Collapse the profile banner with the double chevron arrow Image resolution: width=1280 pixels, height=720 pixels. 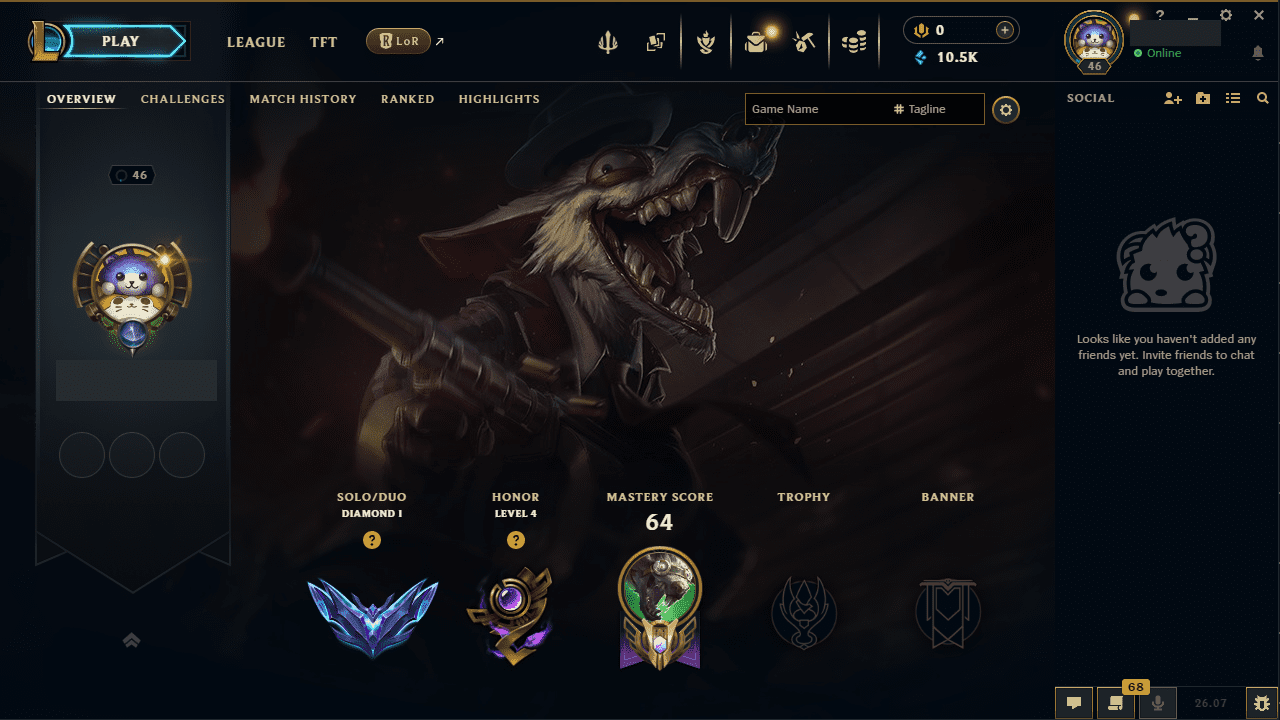pos(131,640)
